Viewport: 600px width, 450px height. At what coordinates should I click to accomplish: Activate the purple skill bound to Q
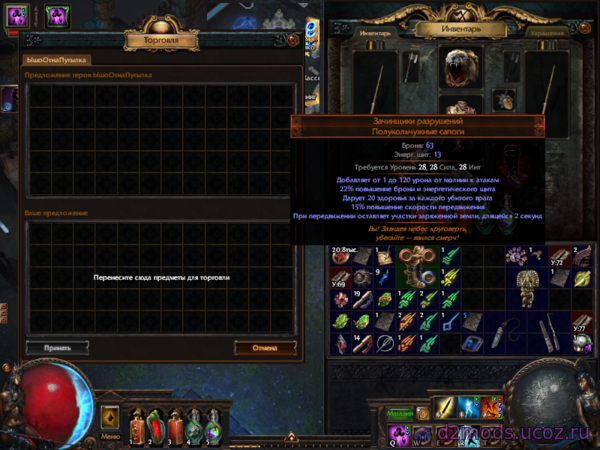(395, 435)
